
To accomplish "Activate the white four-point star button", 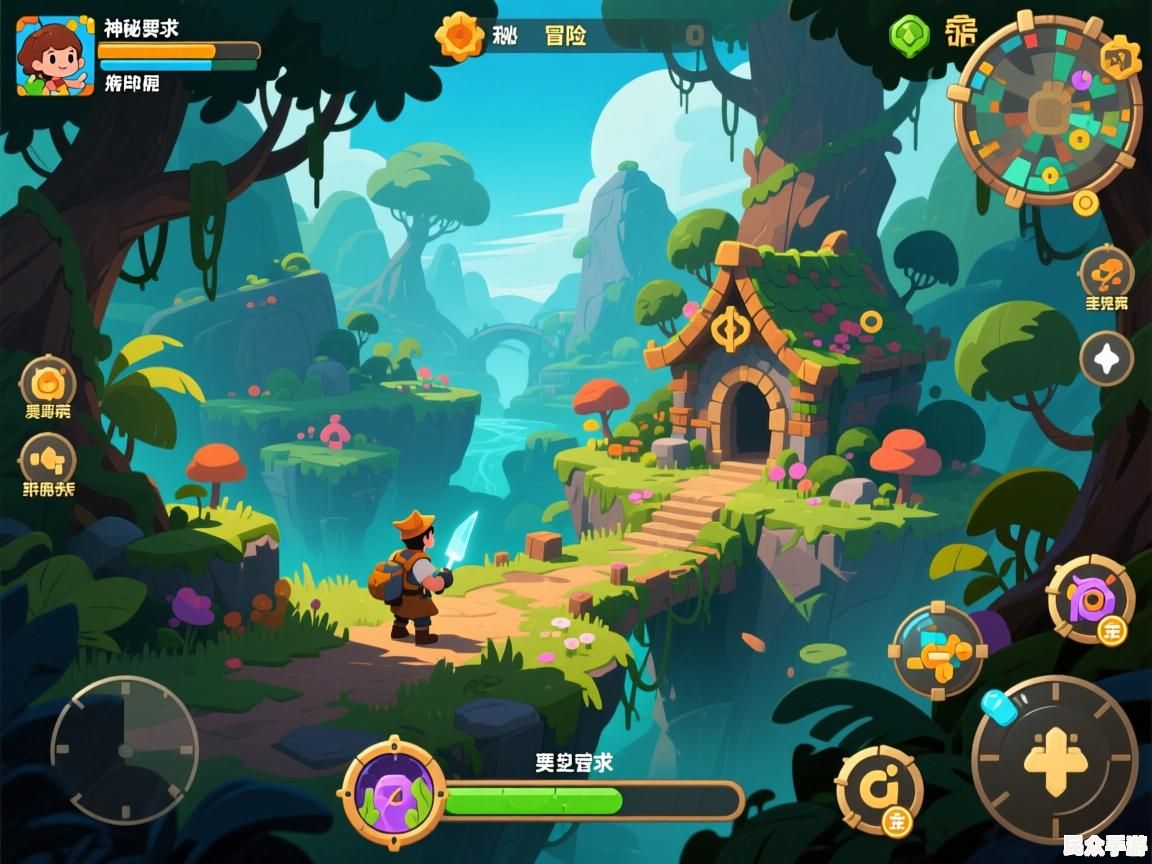I will 1106,359.
